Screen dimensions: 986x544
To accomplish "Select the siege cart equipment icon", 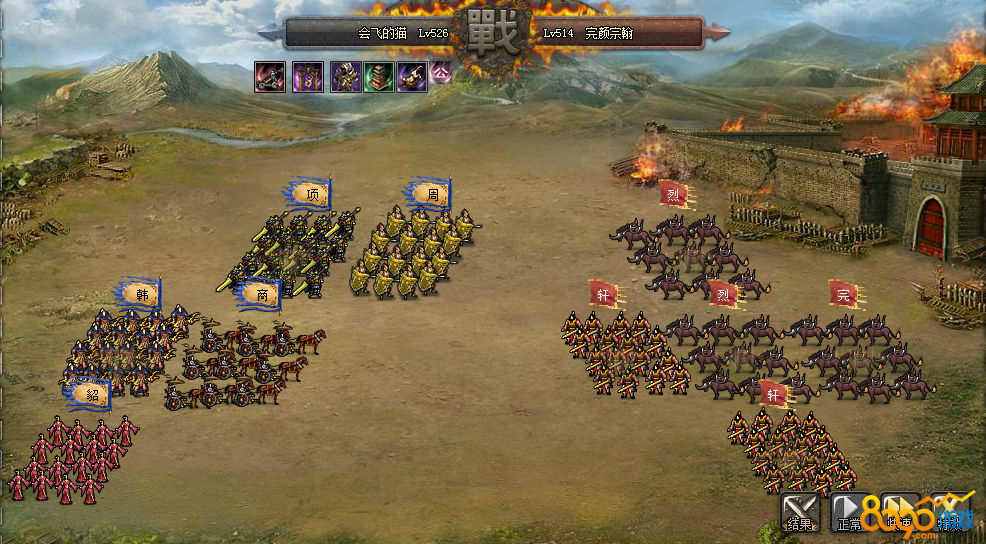I will pos(270,77).
